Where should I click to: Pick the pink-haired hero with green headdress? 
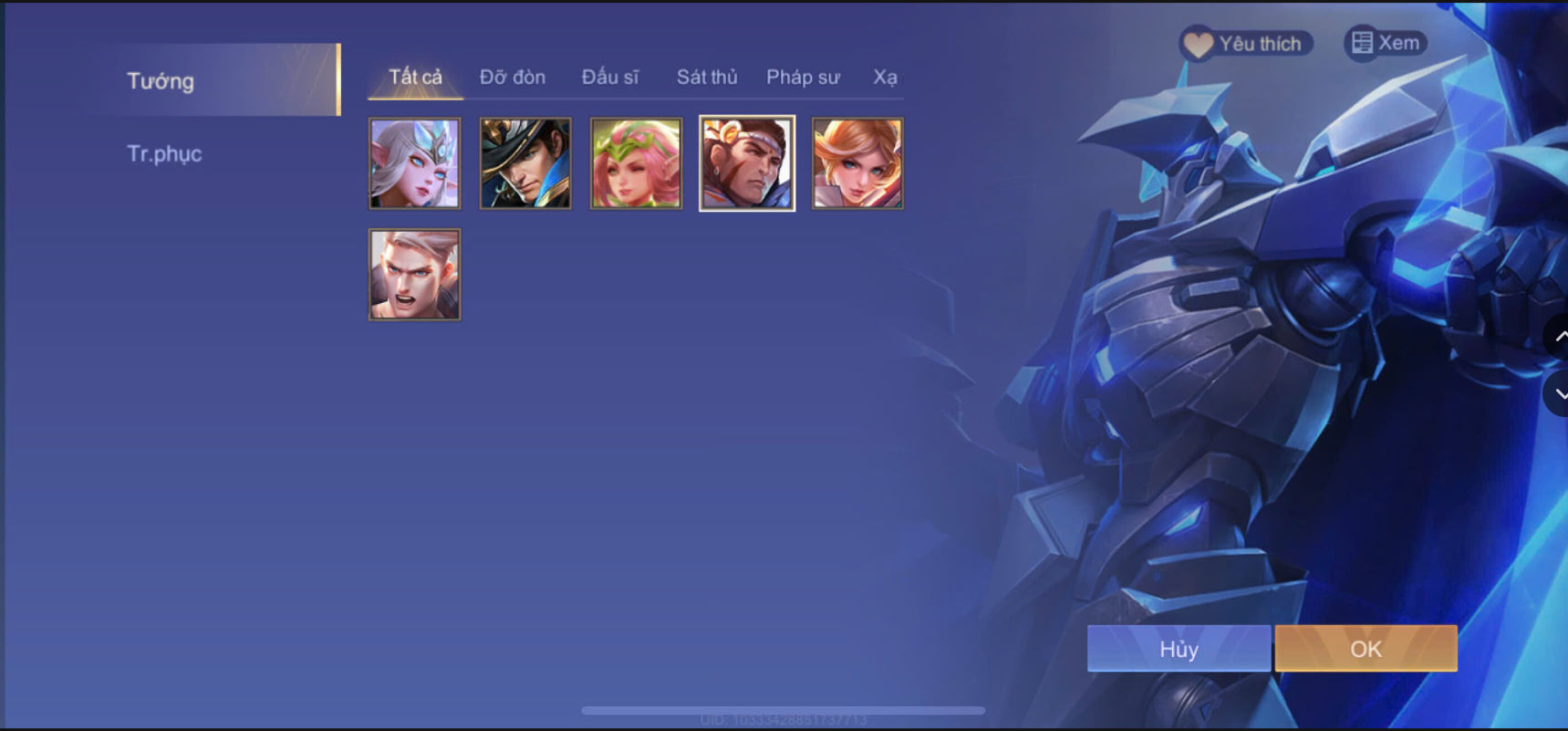[x=636, y=163]
